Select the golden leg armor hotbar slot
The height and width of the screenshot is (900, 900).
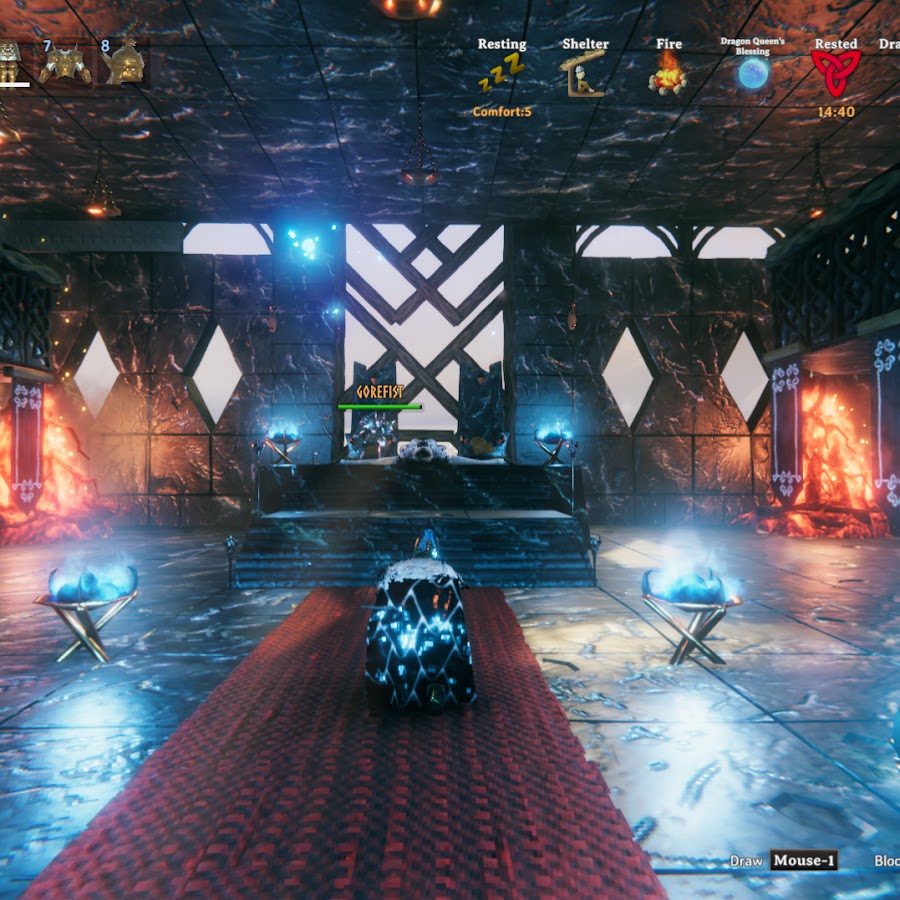coord(10,62)
